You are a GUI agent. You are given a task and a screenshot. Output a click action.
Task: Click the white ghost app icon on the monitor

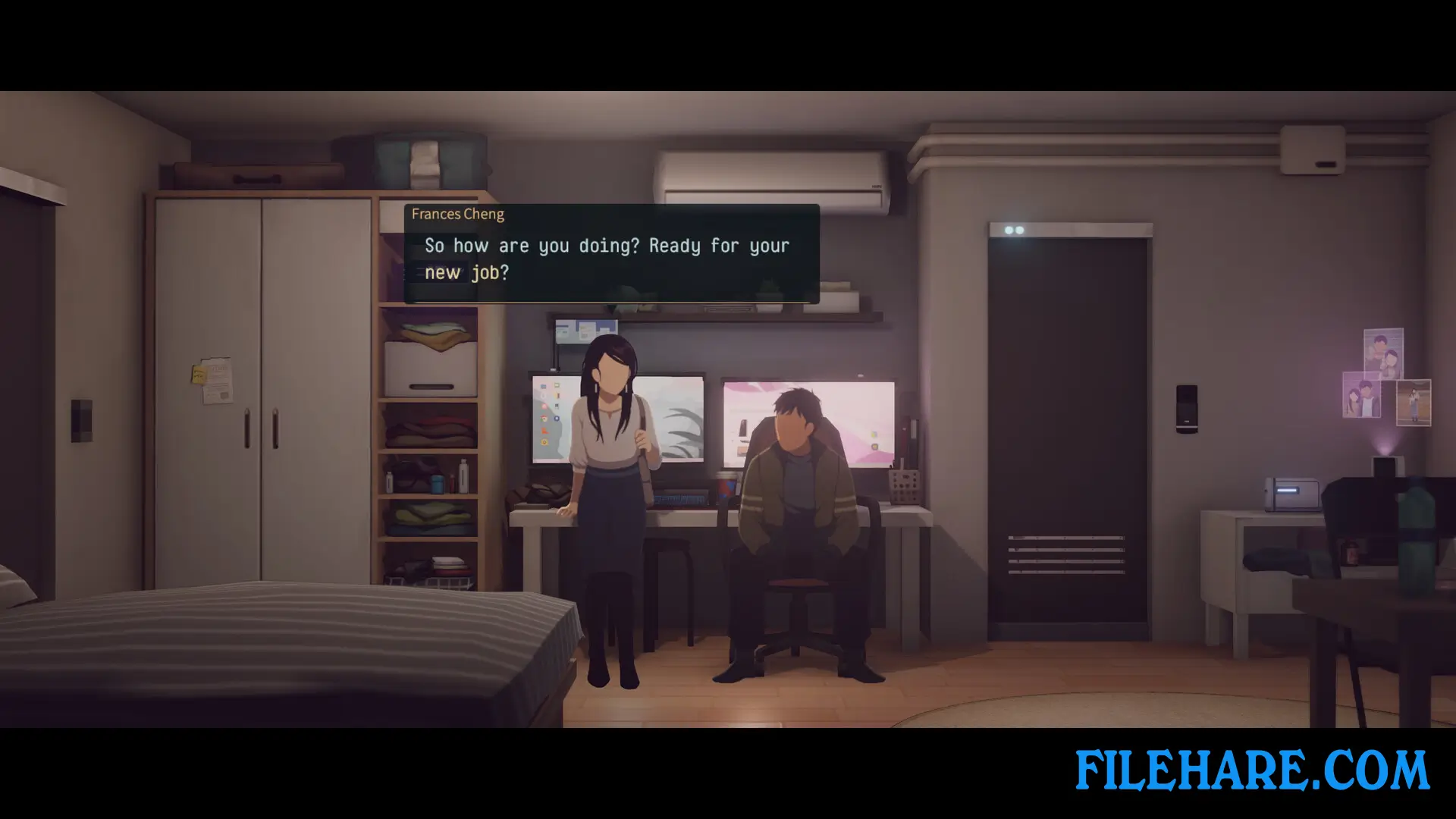[x=542, y=397]
